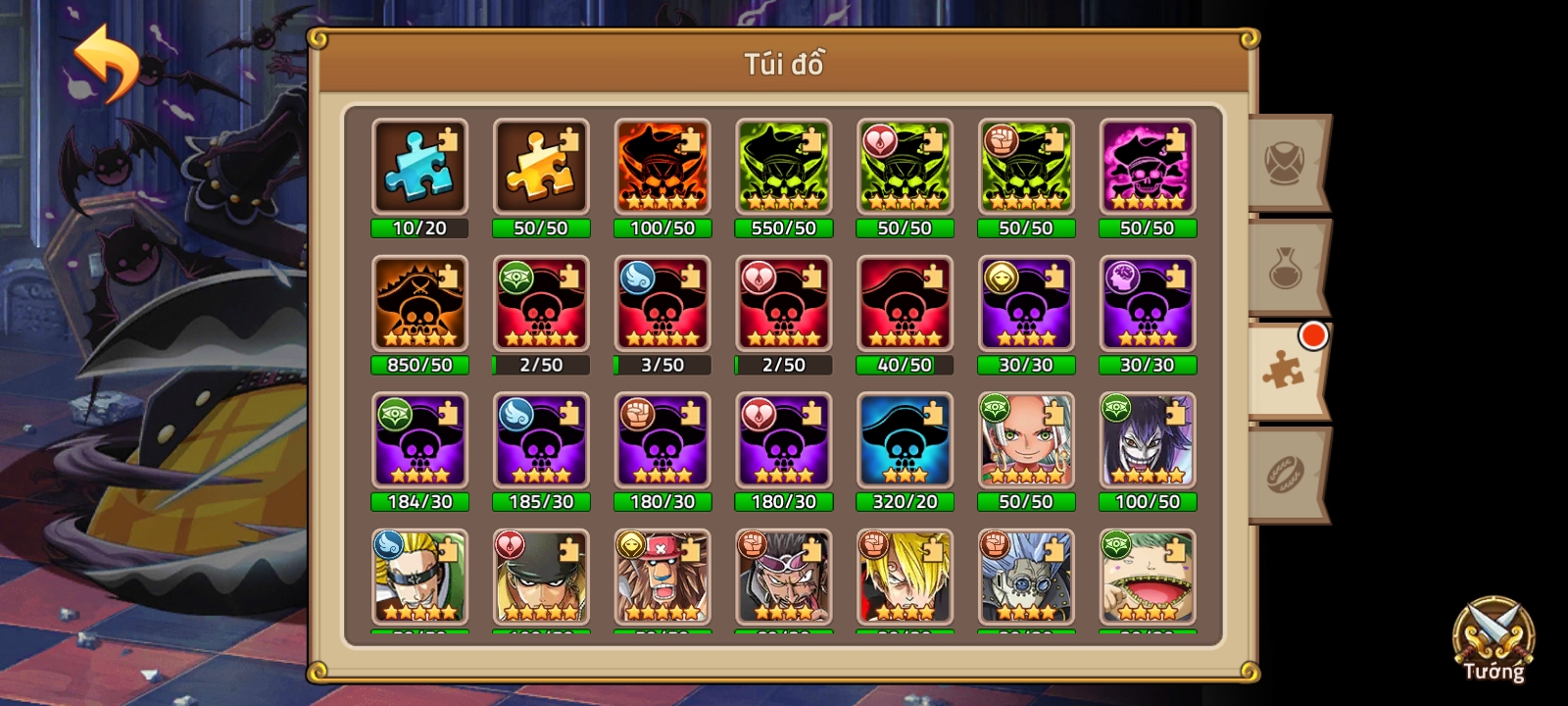The width and height of the screenshot is (1568, 706).
Task: Select the blonde Sanji hero fragment
Action: click(x=906, y=579)
